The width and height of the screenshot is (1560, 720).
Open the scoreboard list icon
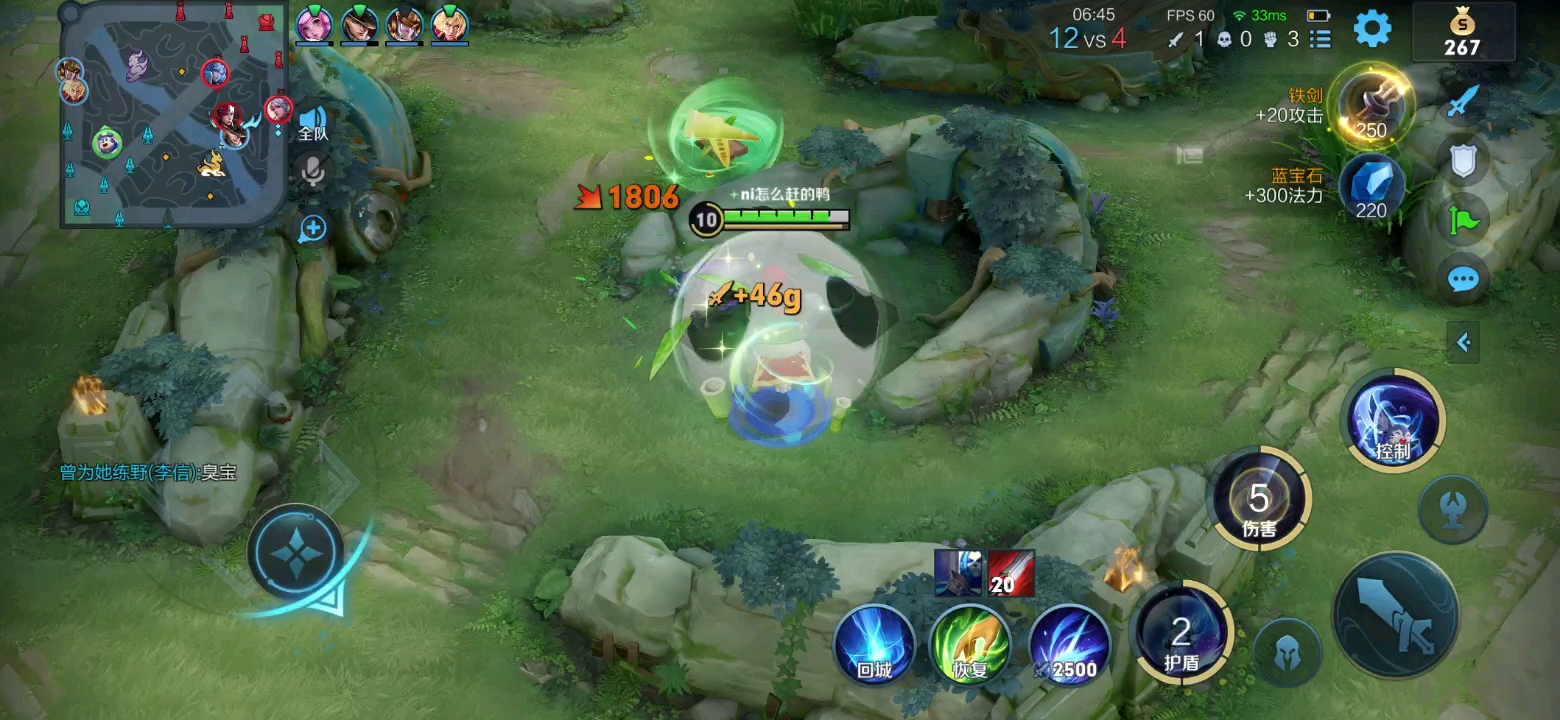(1320, 39)
